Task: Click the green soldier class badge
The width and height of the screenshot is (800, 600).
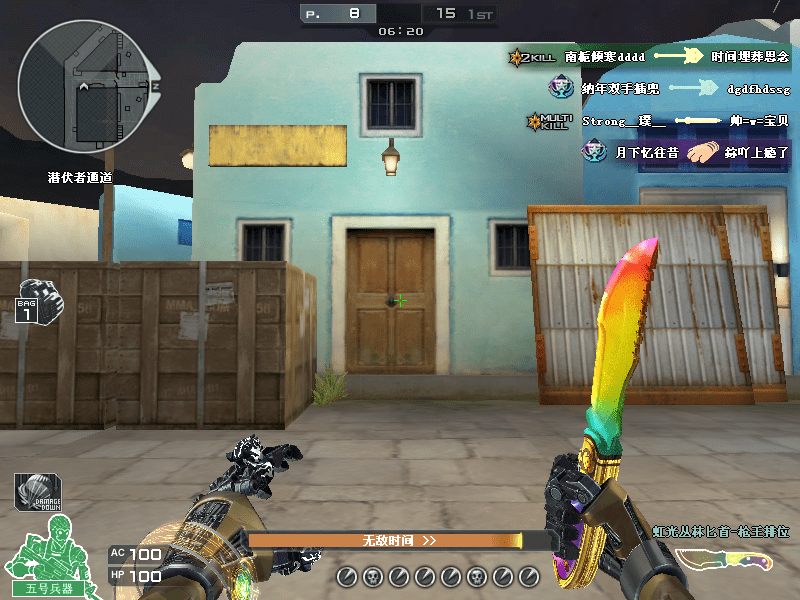Action: click(x=51, y=558)
